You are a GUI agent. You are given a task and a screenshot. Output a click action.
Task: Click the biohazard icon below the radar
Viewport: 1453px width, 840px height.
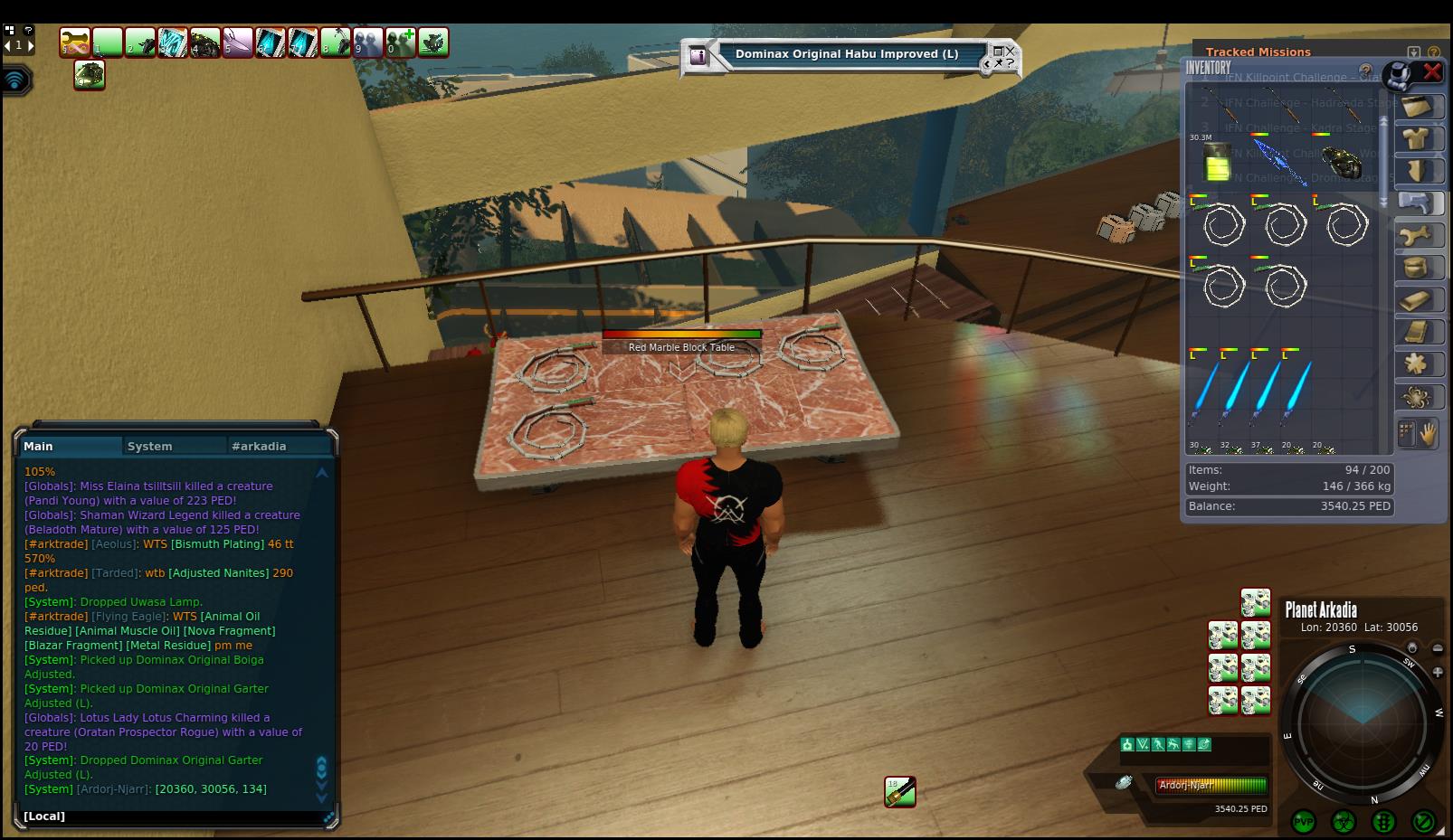point(1344,822)
